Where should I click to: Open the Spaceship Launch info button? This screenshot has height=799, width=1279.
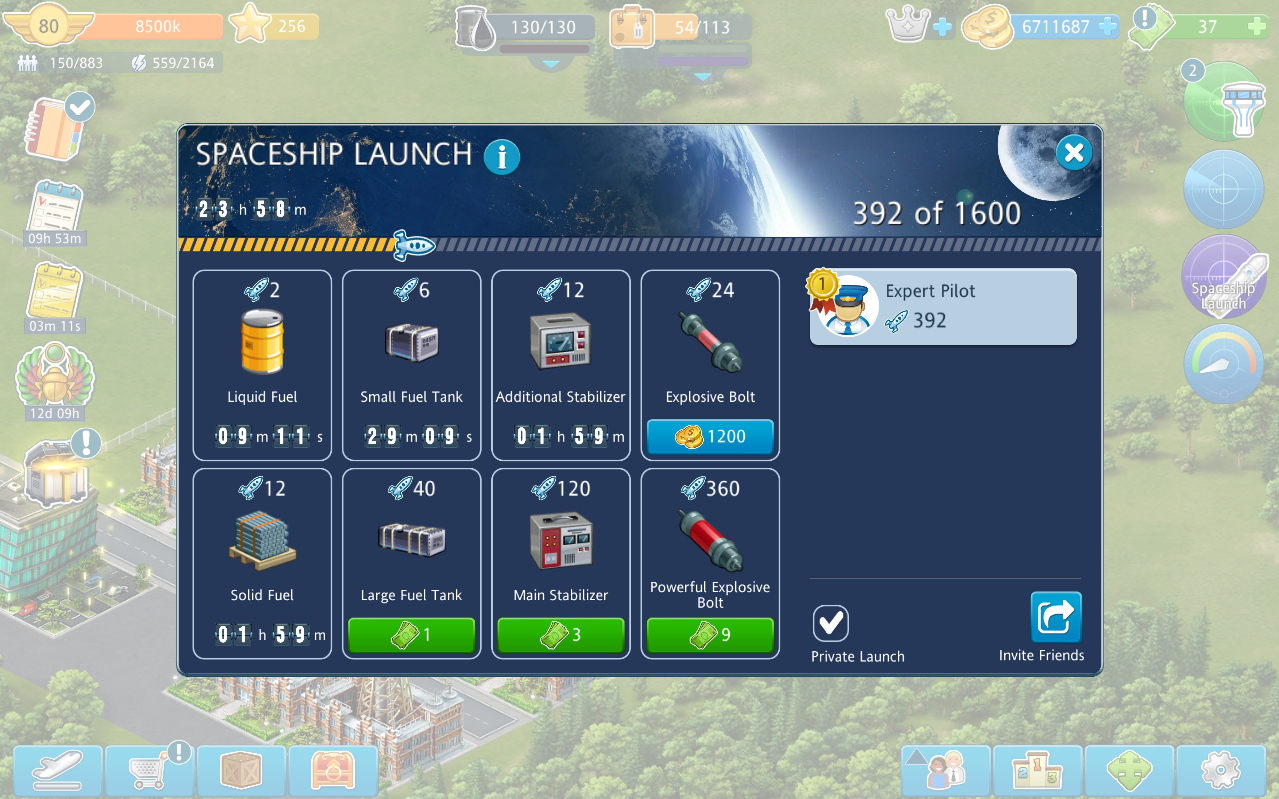(x=502, y=157)
